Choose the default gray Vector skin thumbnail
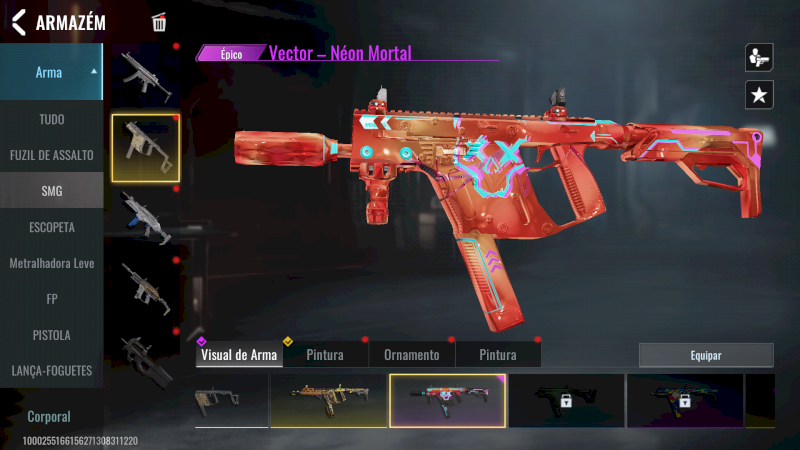800x450 pixels. click(x=231, y=400)
